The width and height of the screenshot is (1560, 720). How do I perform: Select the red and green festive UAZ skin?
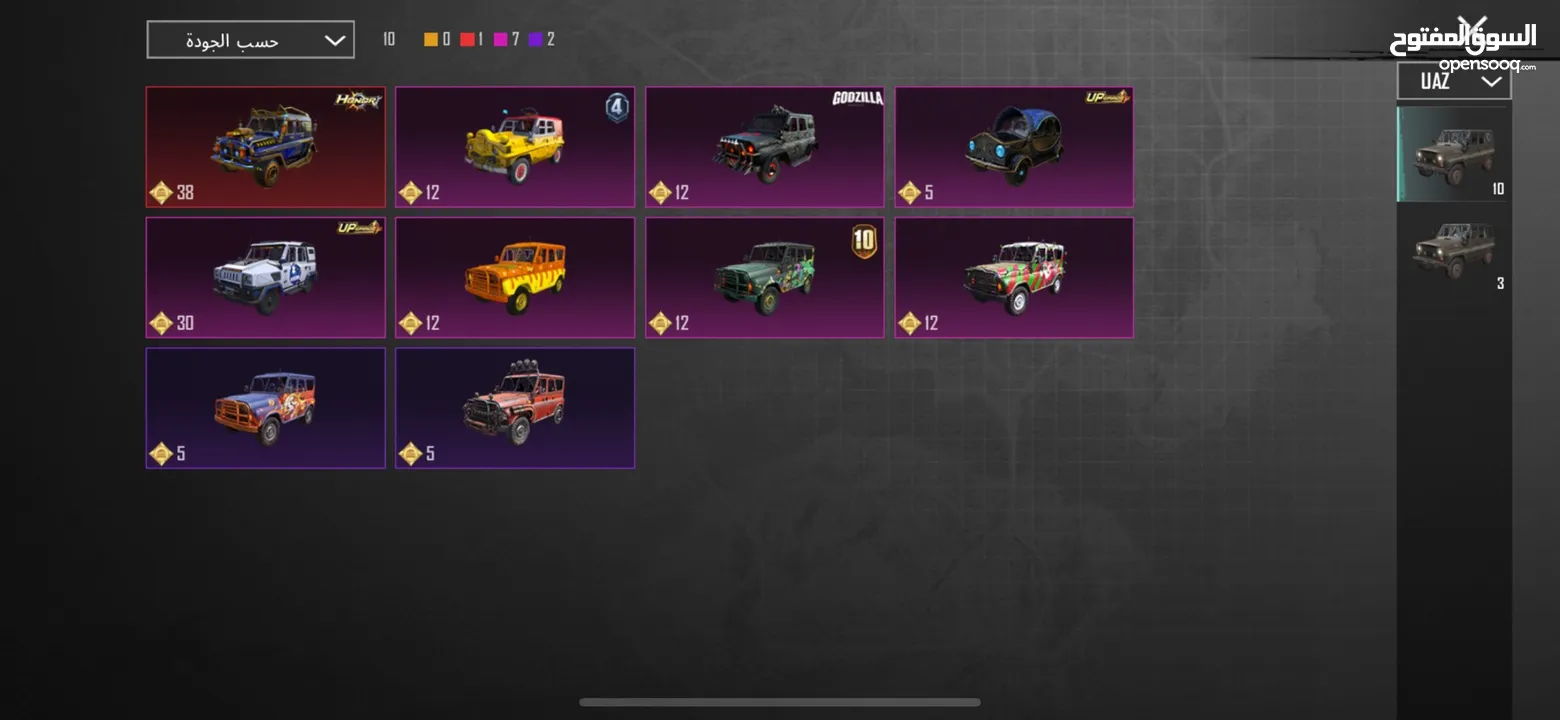(x=1013, y=277)
